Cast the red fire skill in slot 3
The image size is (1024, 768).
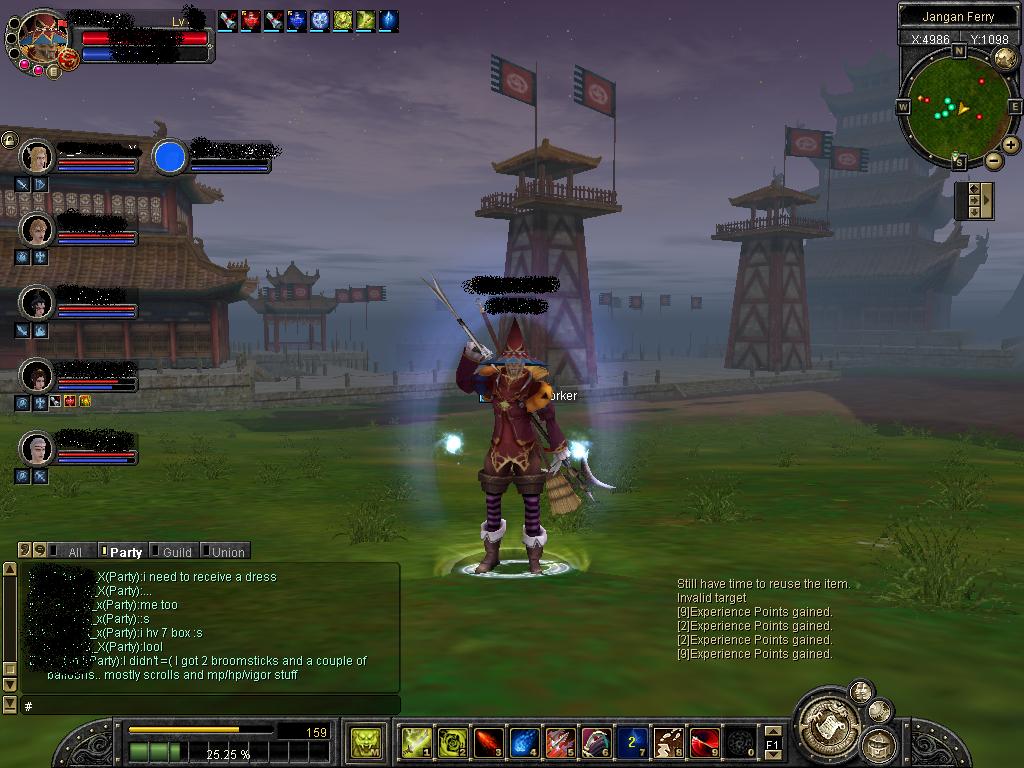[x=488, y=742]
